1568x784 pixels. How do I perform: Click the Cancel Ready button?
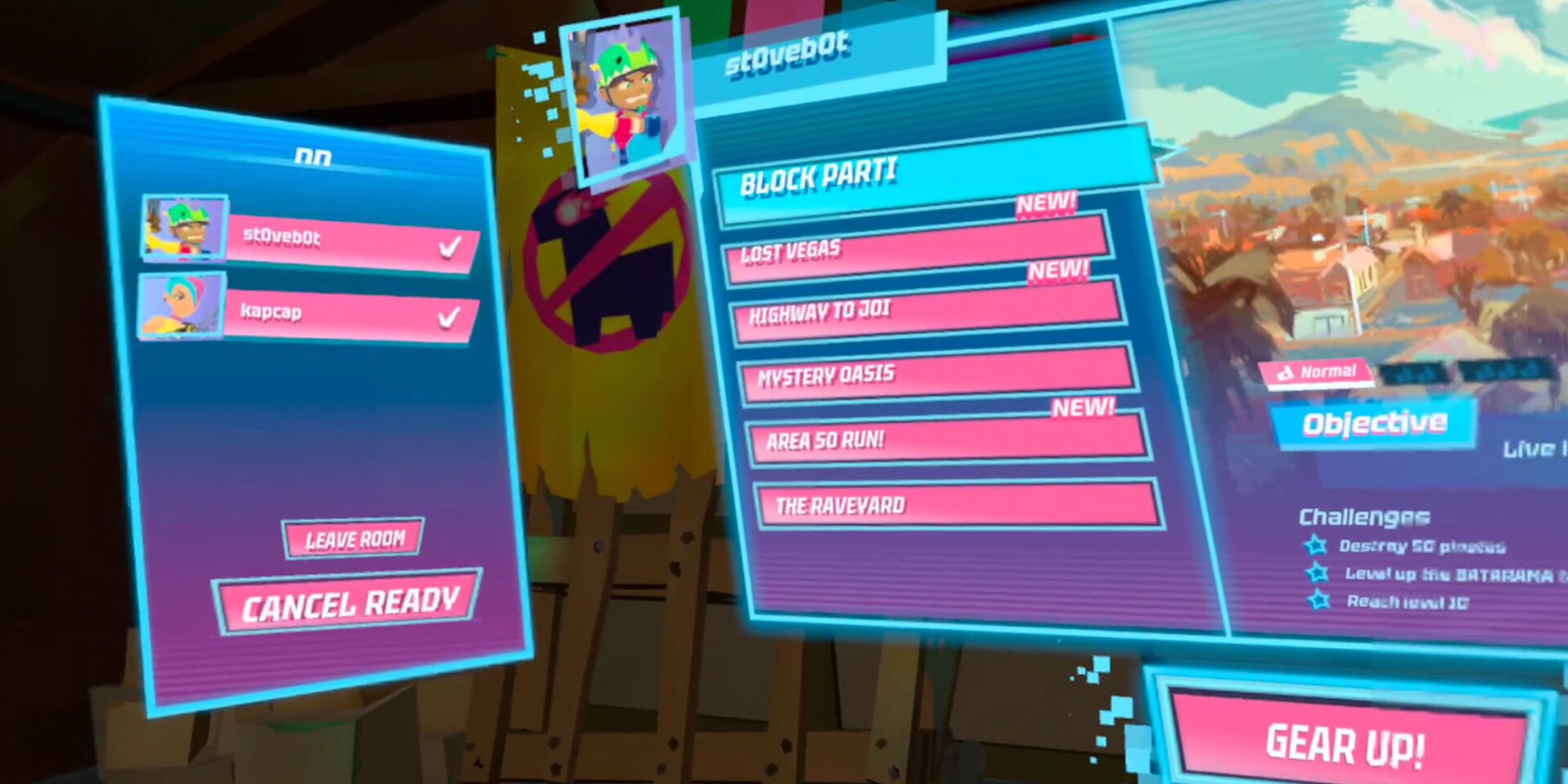(349, 601)
